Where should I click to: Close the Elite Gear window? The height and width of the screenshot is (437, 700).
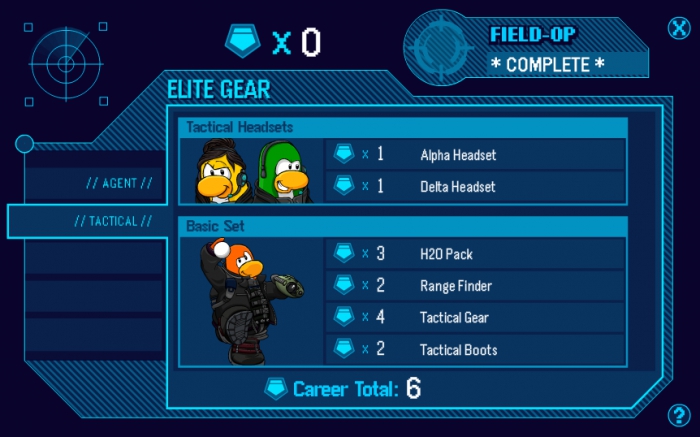pyautogui.click(x=679, y=27)
